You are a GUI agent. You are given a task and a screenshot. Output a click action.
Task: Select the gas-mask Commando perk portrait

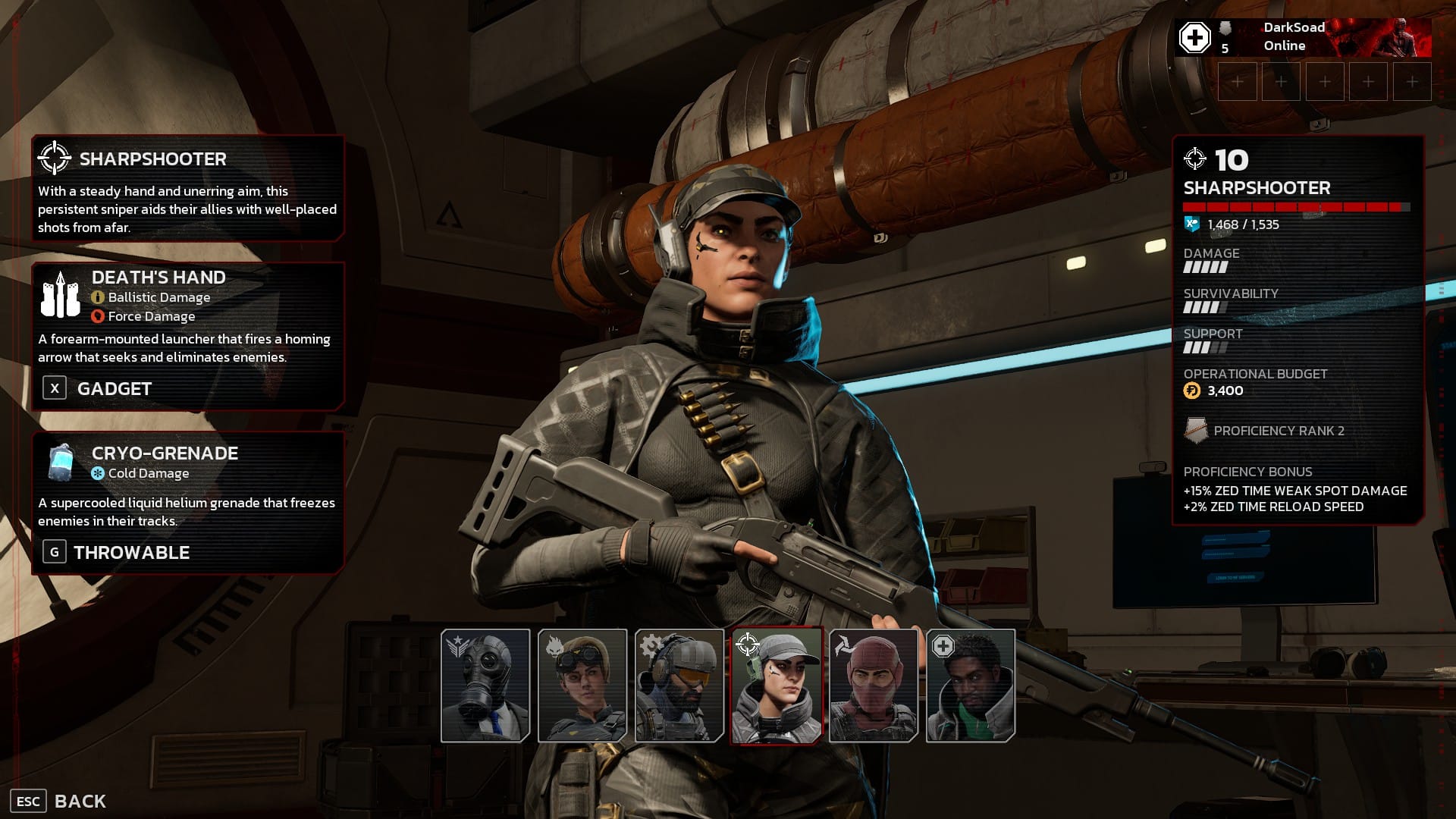(485, 686)
